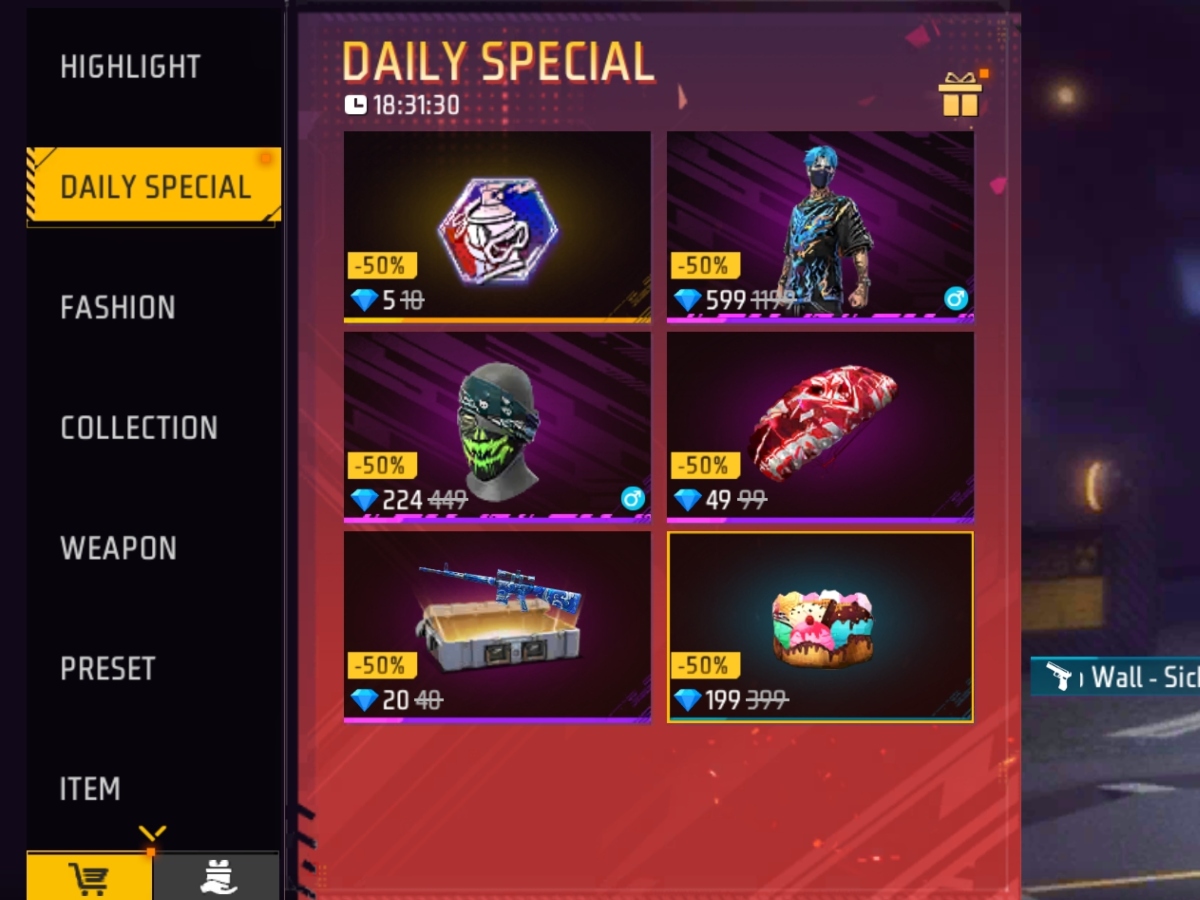
Task: Switch to the Fashion category
Action: coord(118,307)
